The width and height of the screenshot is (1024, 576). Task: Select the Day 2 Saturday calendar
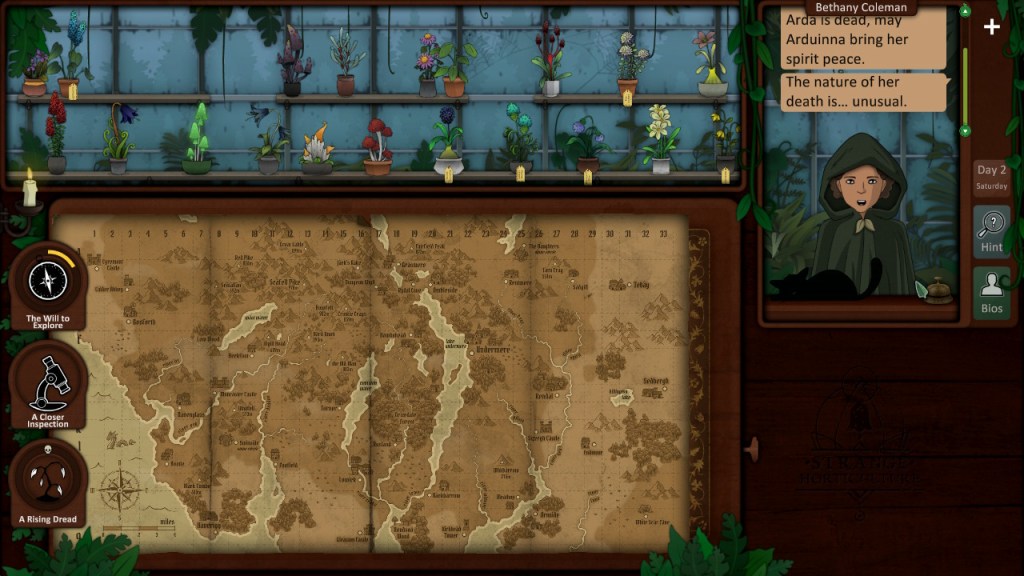pyautogui.click(x=991, y=177)
